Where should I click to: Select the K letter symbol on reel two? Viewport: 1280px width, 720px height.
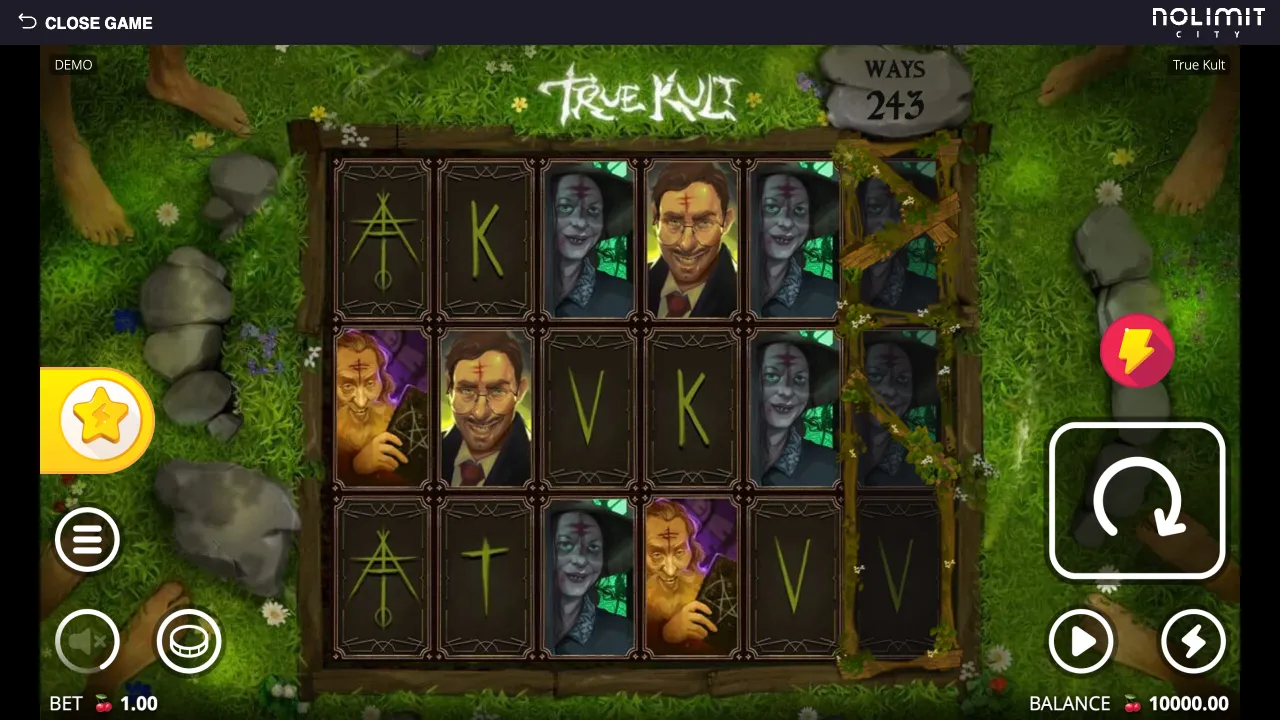point(485,237)
